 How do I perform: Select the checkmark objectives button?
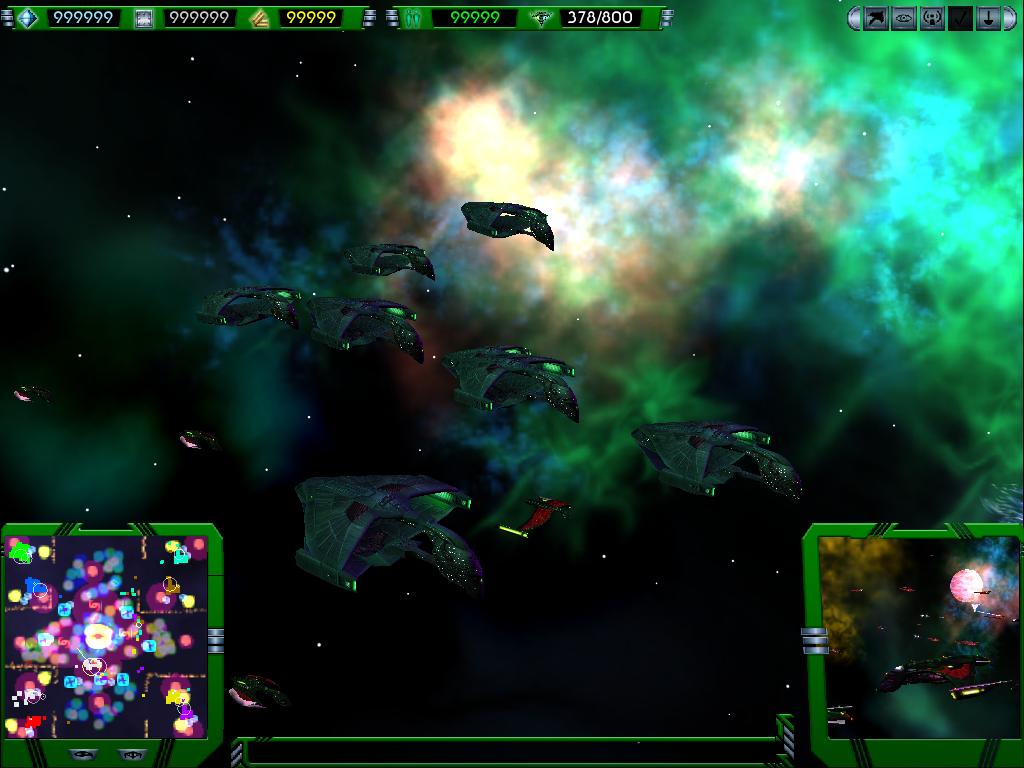coord(960,18)
